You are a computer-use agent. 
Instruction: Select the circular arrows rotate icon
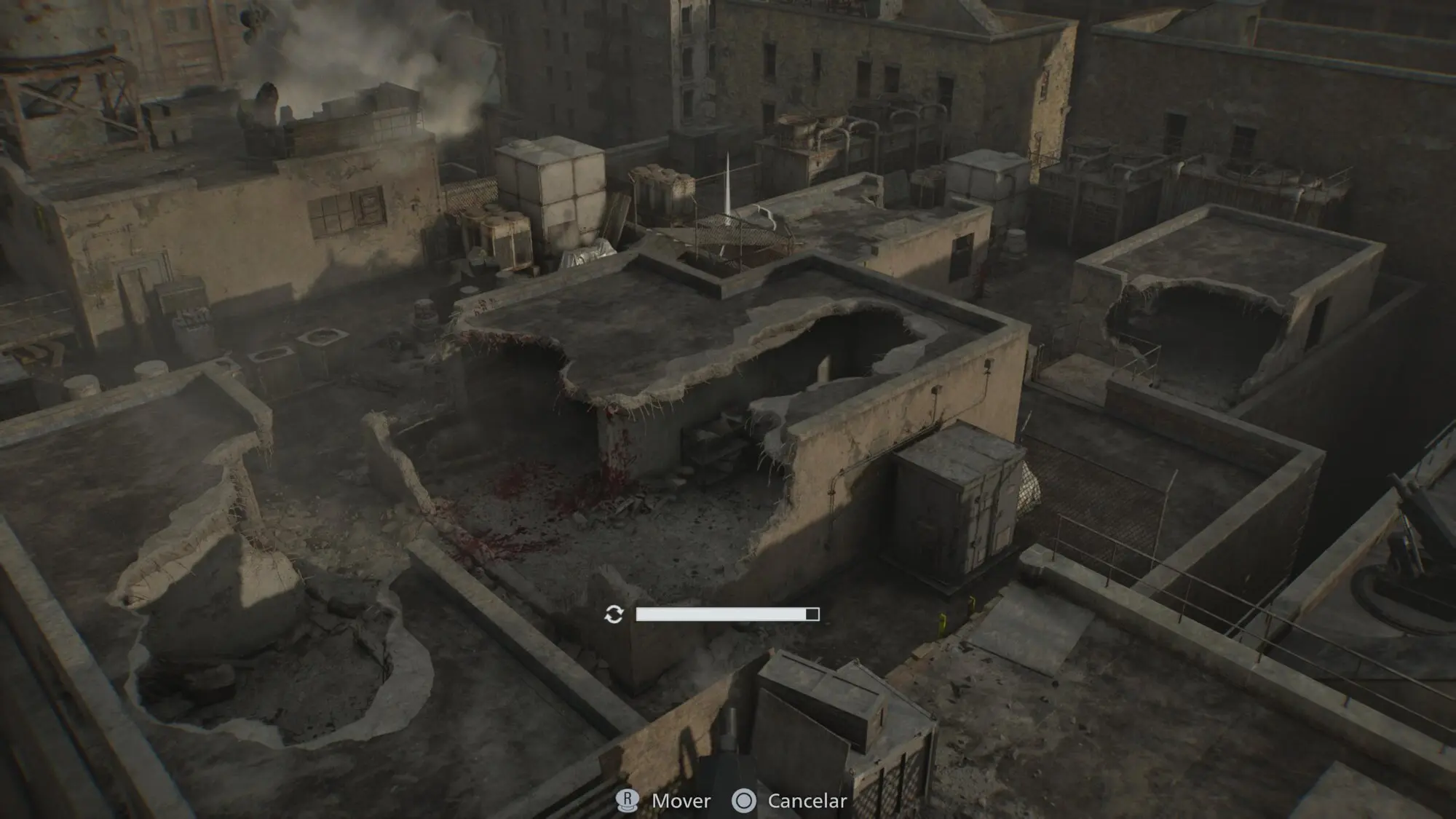click(x=614, y=614)
